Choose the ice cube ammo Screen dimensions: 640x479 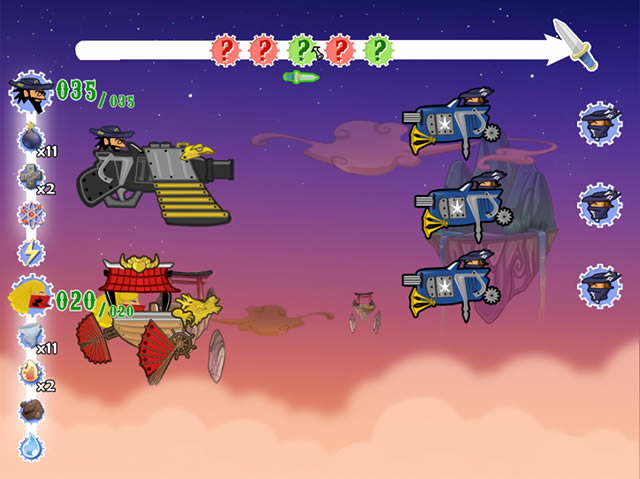click(30, 336)
